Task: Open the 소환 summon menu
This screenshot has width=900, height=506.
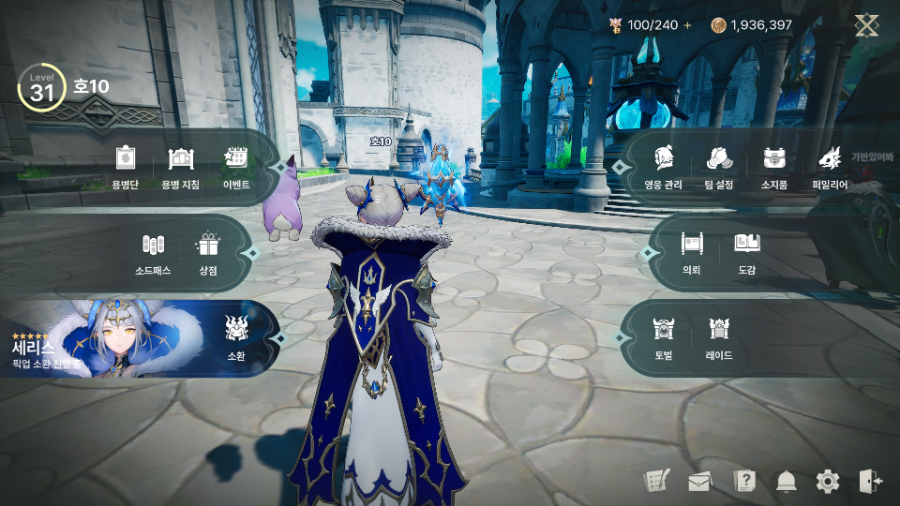Action: click(x=237, y=337)
